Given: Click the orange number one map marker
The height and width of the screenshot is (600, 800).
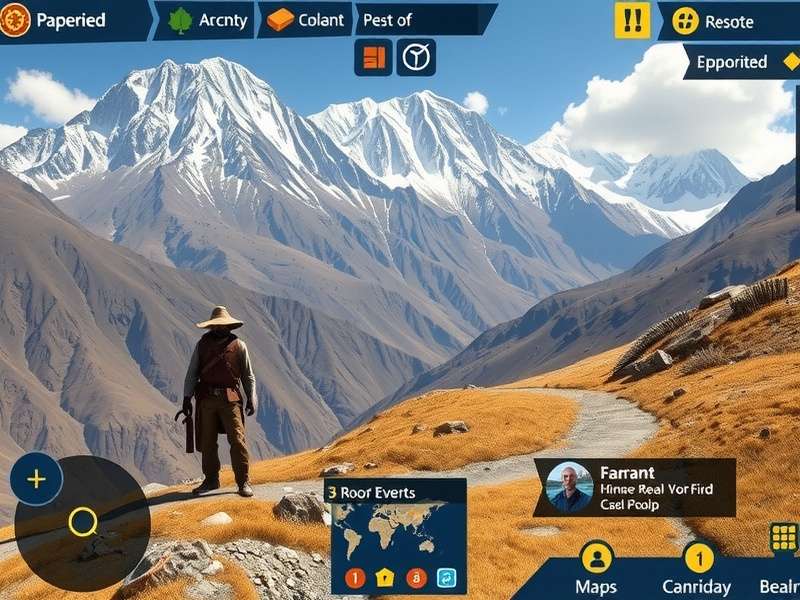Looking at the screenshot, I should [355, 577].
